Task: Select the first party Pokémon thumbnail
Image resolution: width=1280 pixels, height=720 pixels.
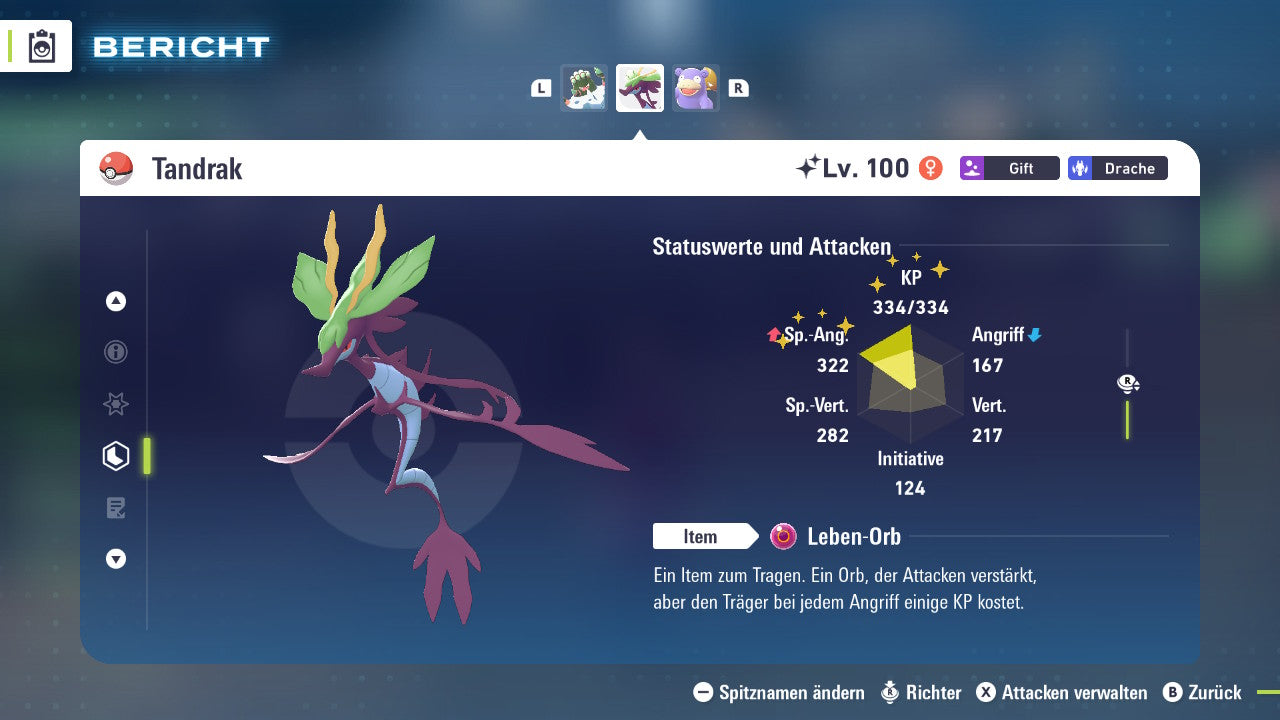Action: click(x=584, y=88)
